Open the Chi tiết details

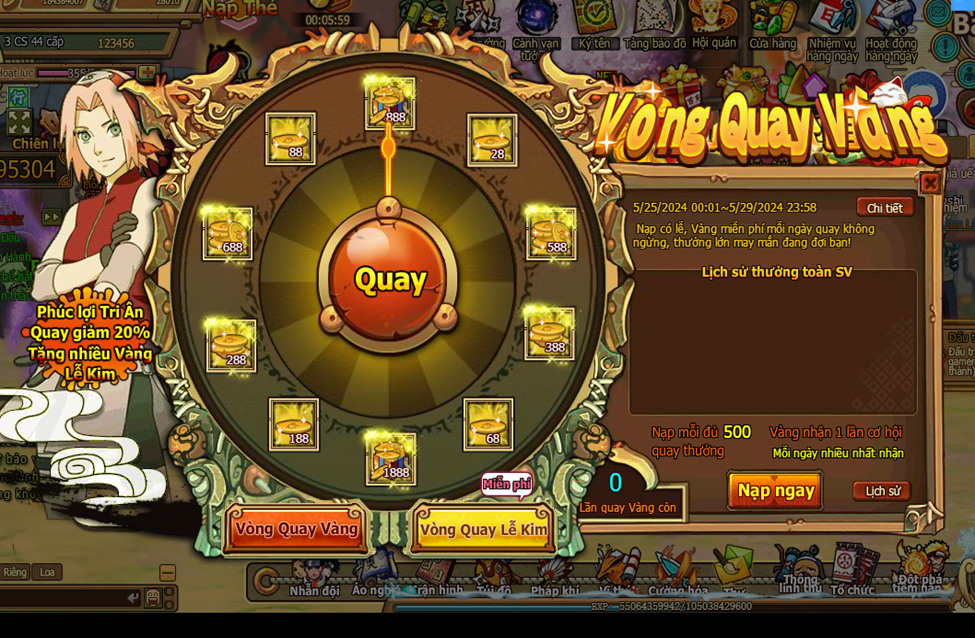click(884, 208)
